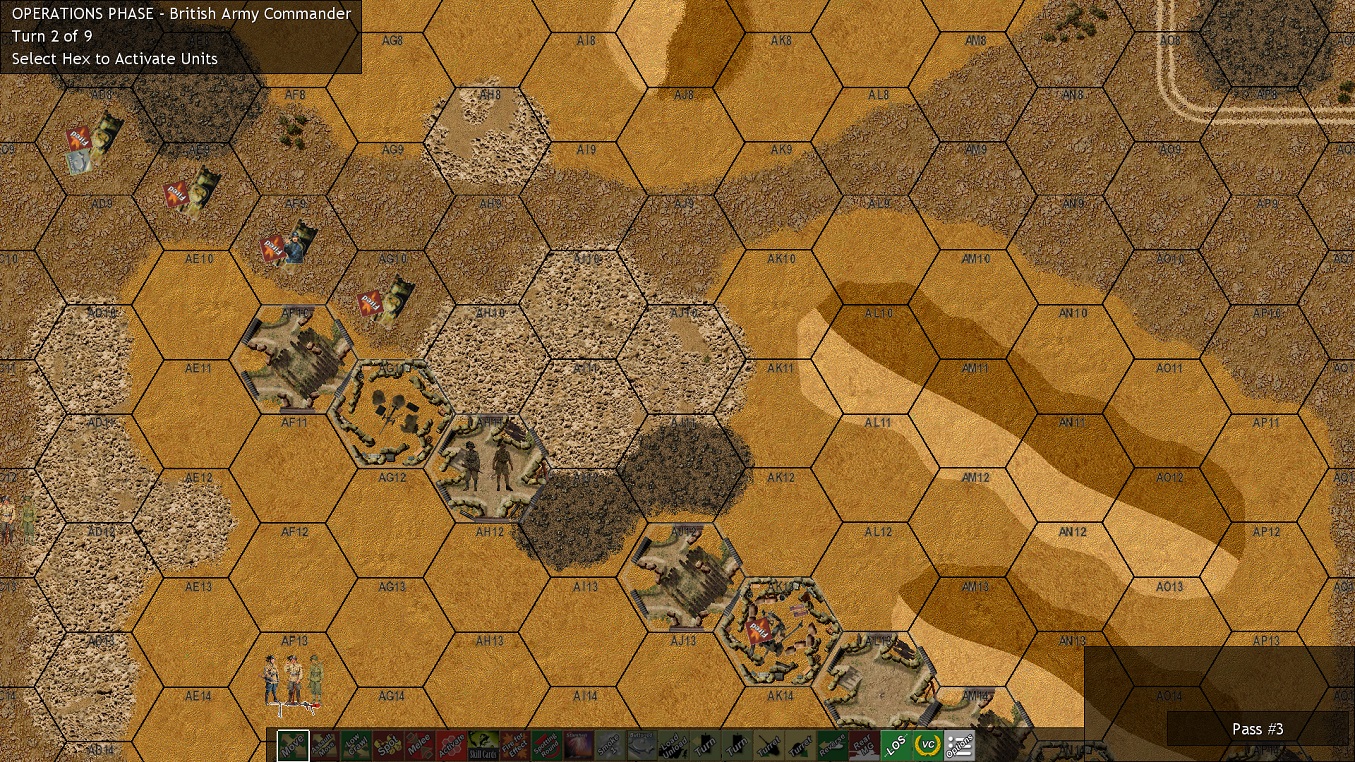Image resolution: width=1355 pixels, height=762 pixels.
Task: Click the Pass #3 button
Action: [1257, 729]
